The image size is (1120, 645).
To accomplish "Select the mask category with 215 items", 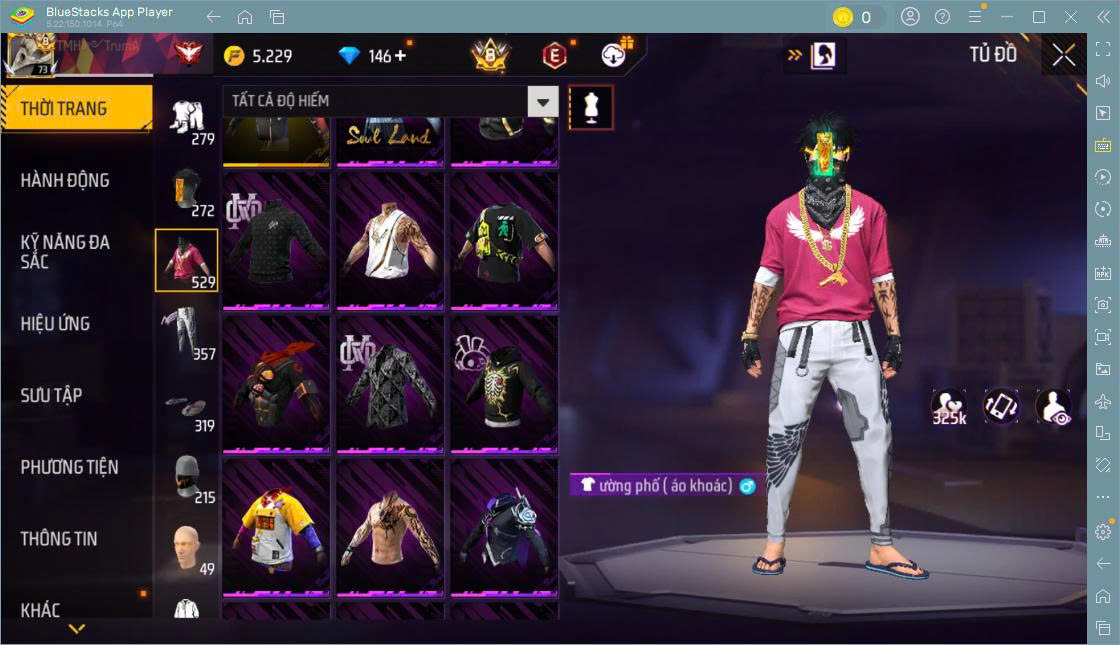I will (x=186, y=476).
